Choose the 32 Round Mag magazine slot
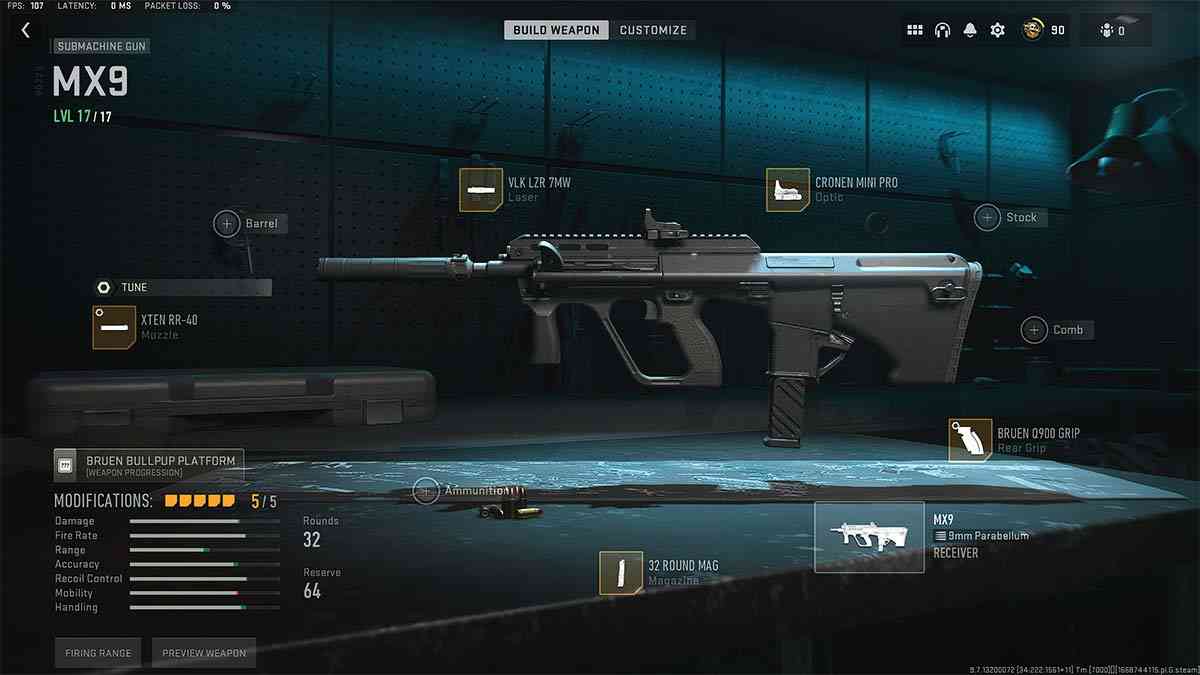Image resolution: width=1200 pixels, height=675 pixels. 620,572
